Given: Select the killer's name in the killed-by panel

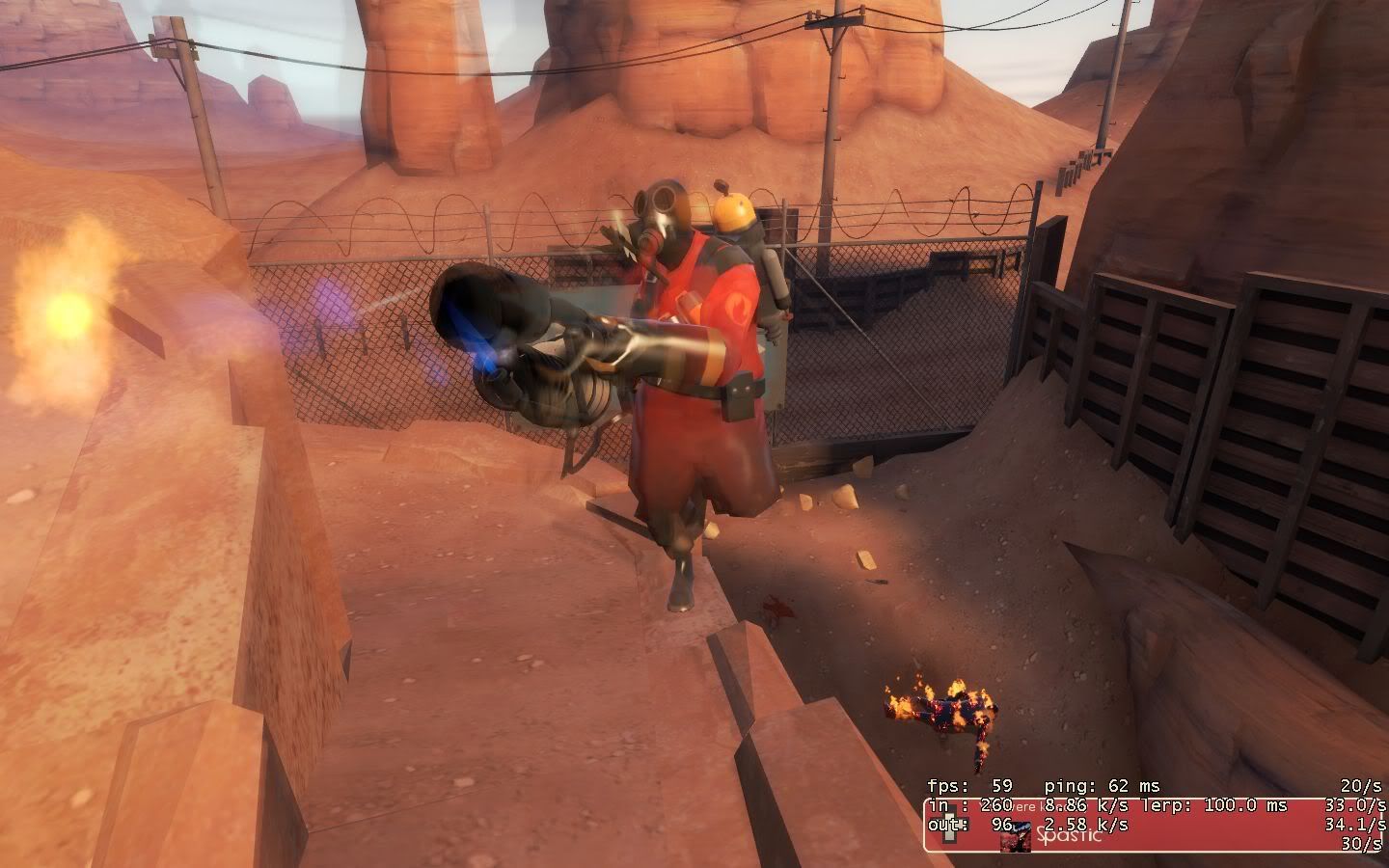Looking at the screenshot, I should pyautogui.click(x=1069, y=836).
